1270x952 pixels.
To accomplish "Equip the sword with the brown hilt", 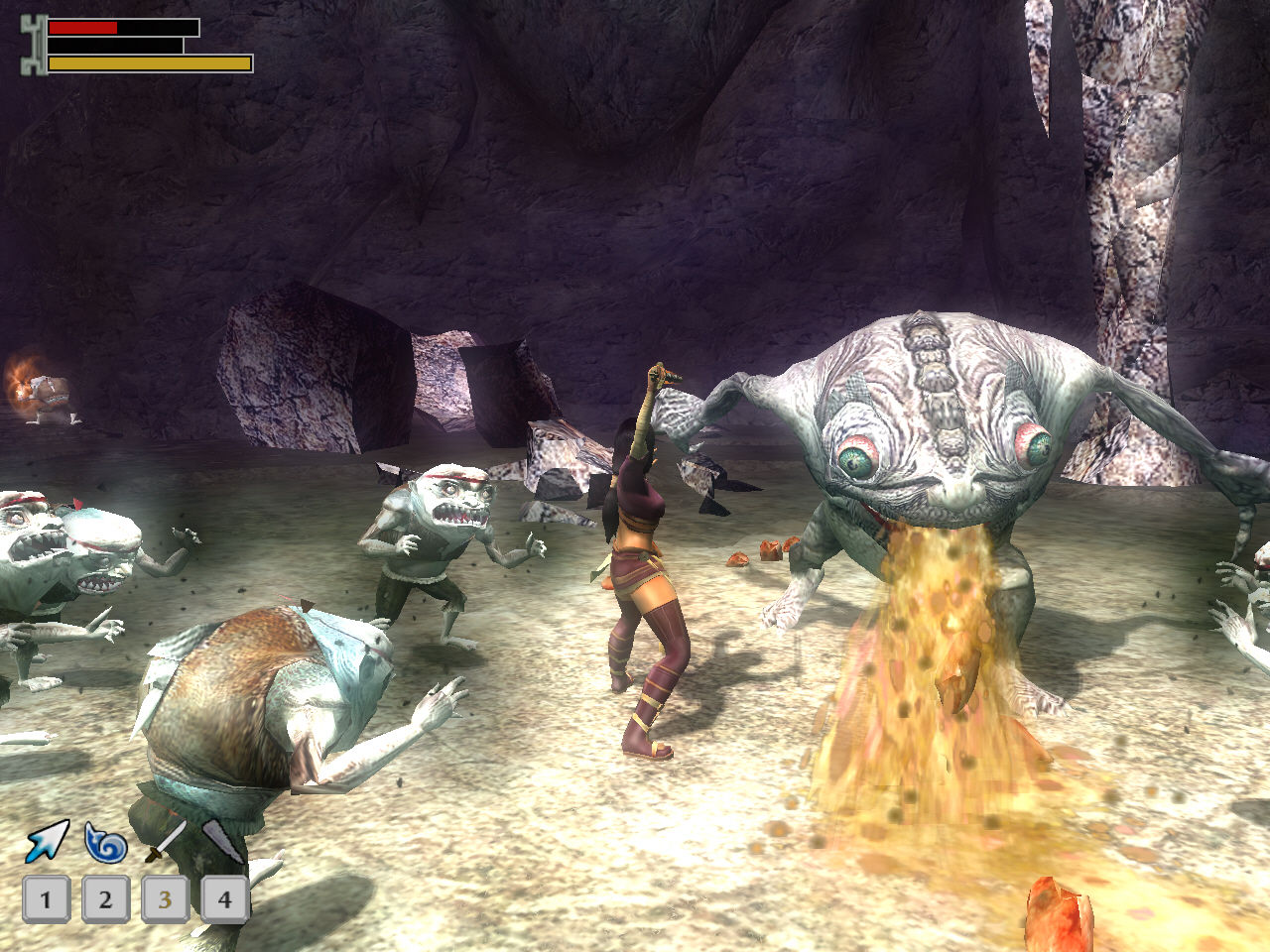I will pyautogui.click(x=165, y=841).
